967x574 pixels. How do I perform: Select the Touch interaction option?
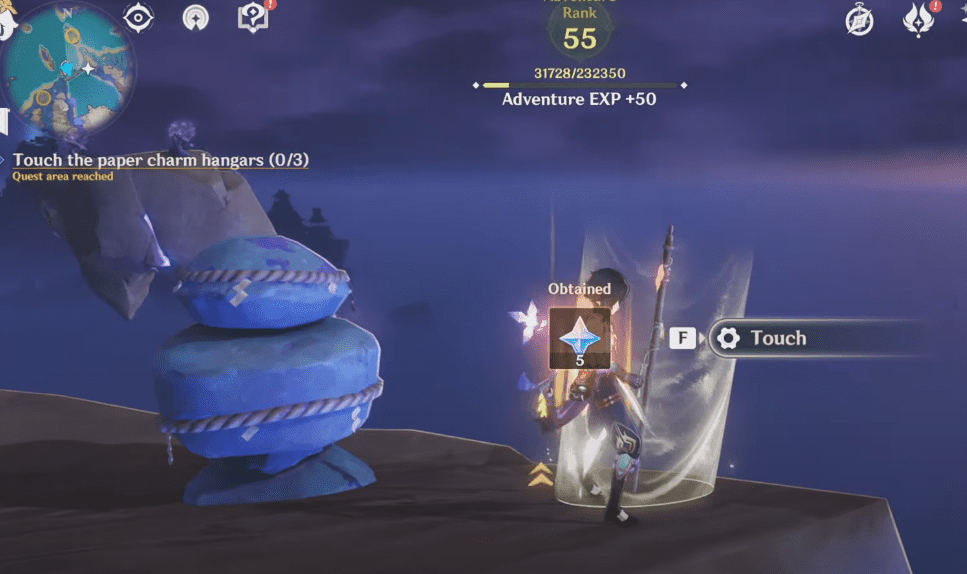coord(778,338)
